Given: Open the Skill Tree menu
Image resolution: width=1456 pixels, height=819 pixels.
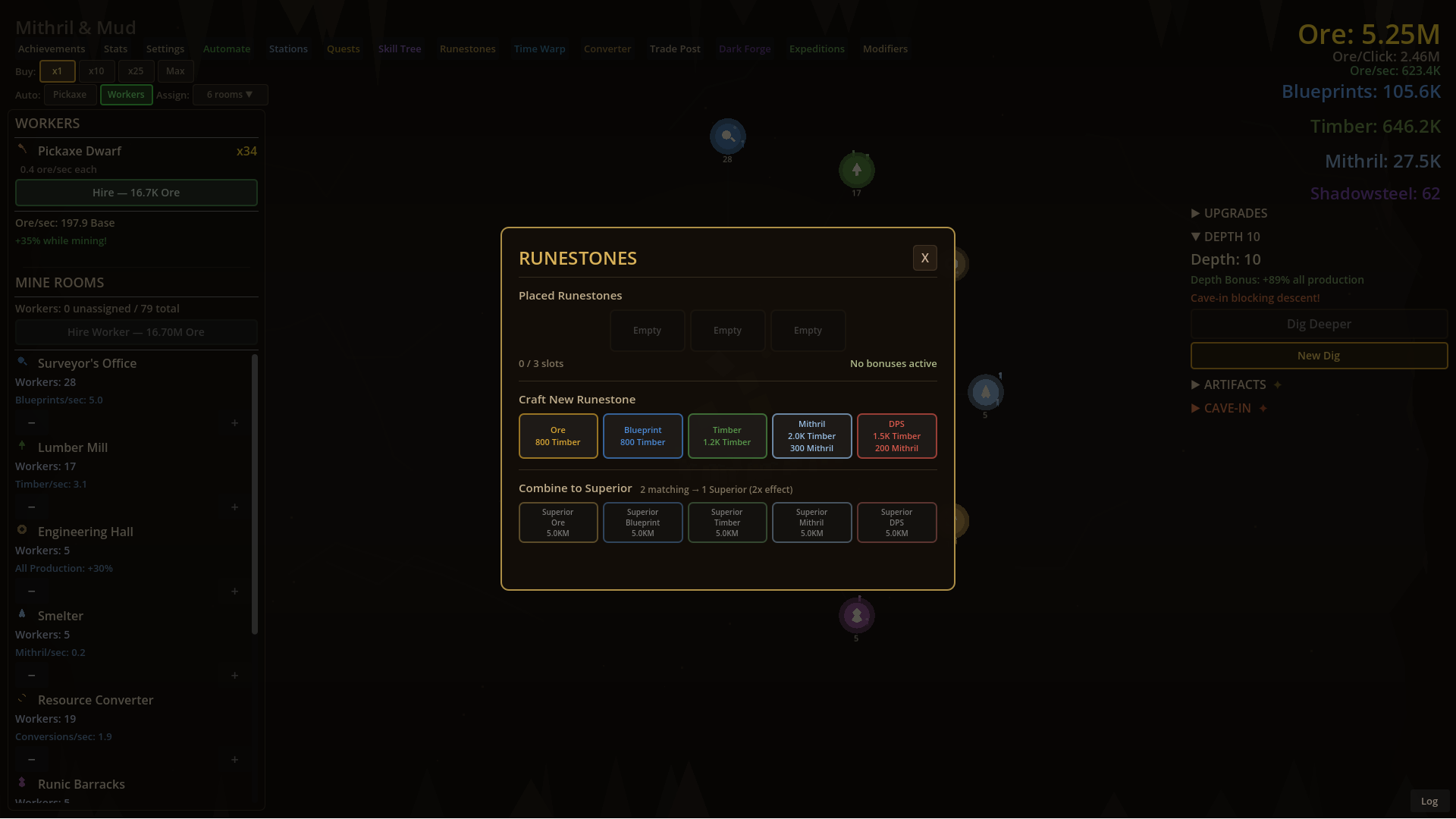Looking at the screenshot, I should [400, 48].
